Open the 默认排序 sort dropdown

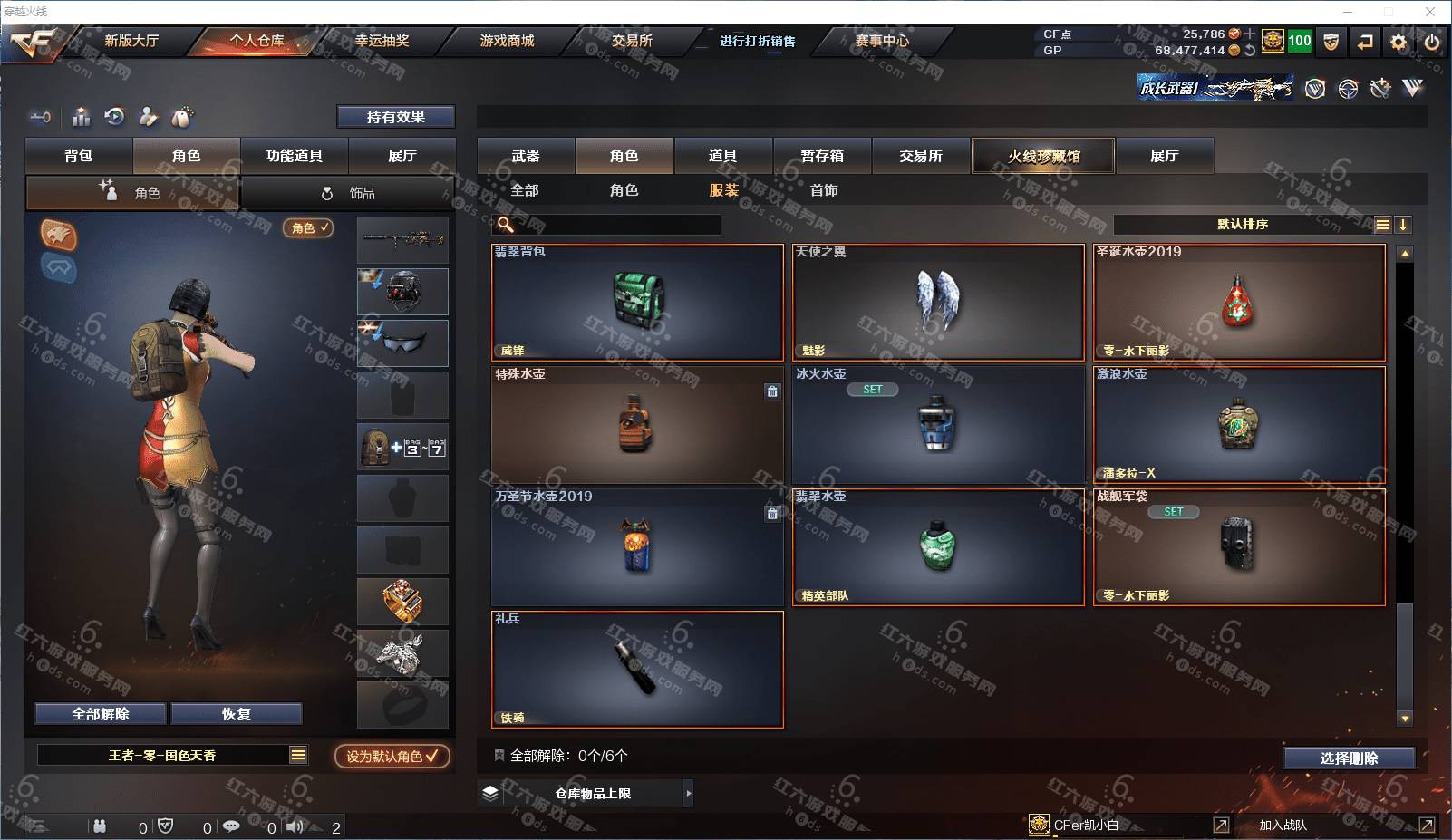1243,225
